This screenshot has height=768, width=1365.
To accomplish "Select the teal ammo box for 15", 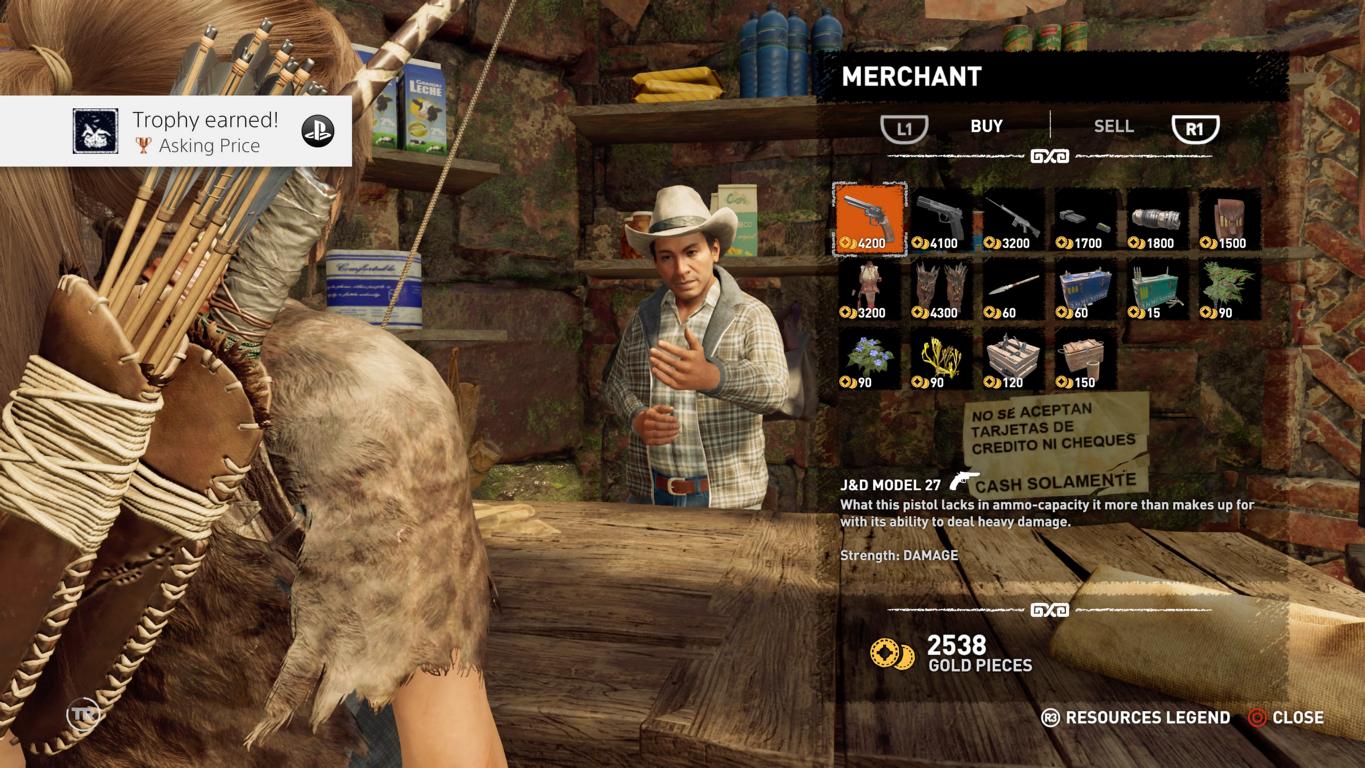I will (1158, 289).
